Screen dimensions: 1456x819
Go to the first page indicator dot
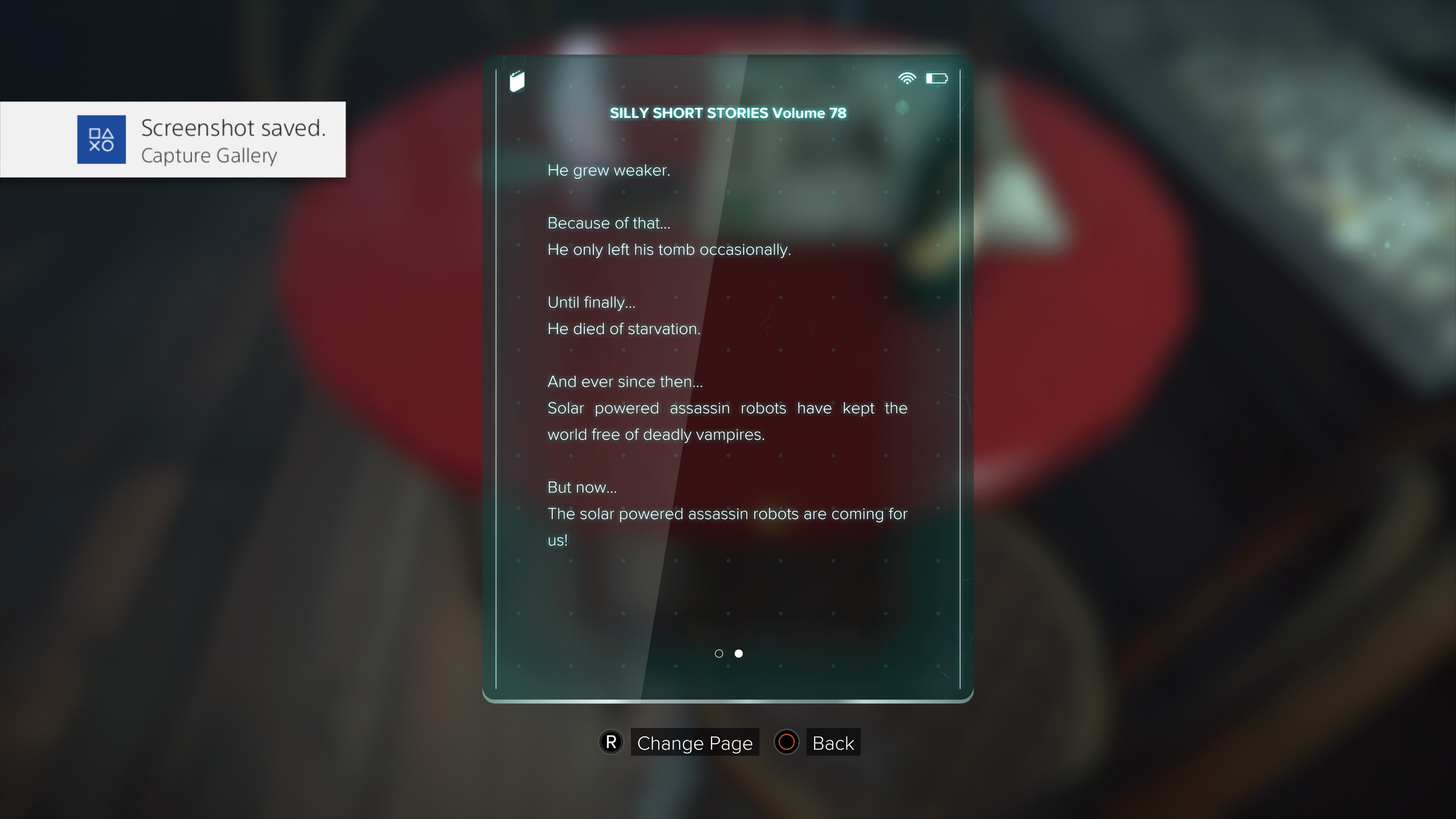point(719,653)
